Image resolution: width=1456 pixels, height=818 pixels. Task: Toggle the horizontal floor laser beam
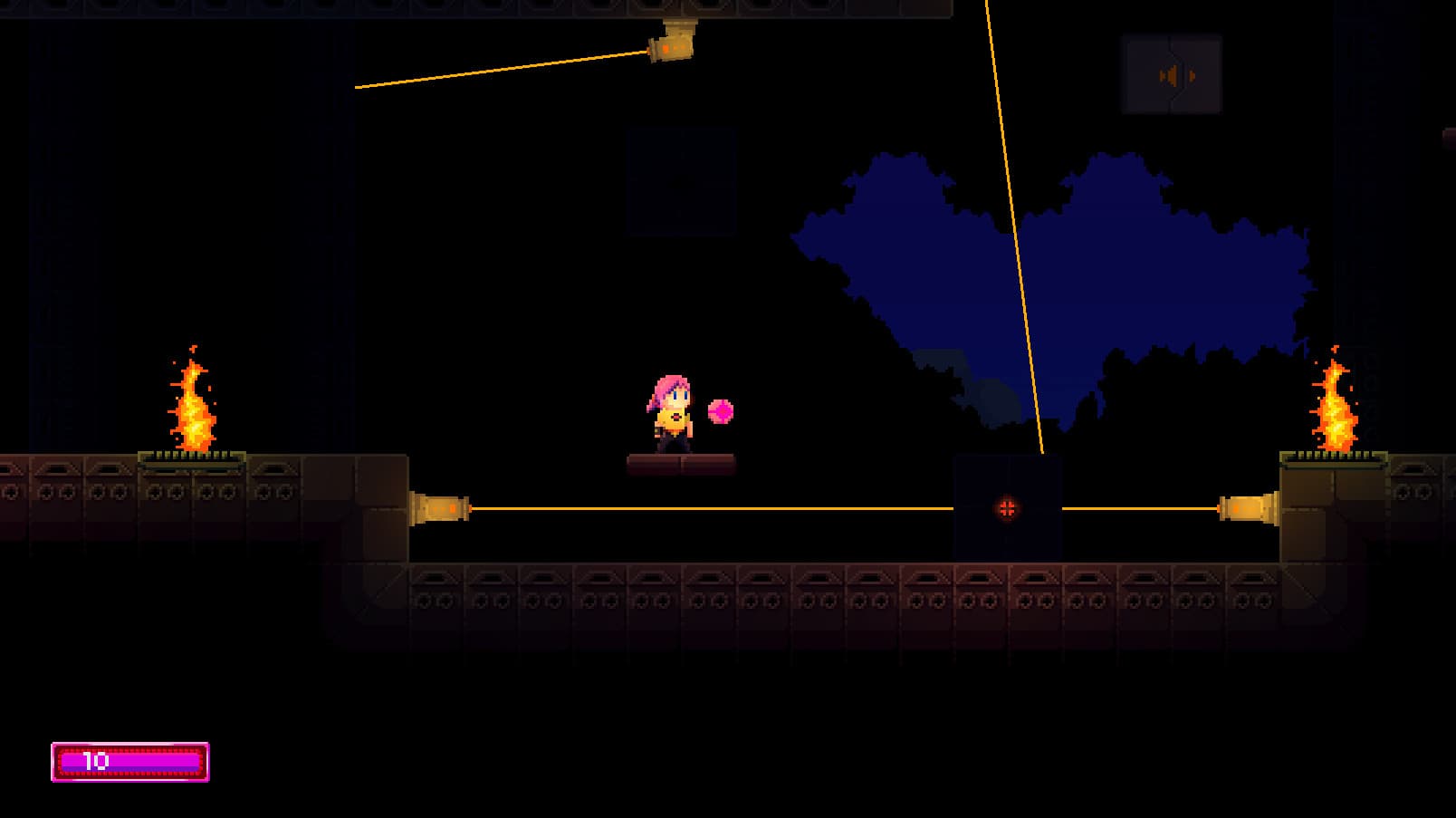coord(724,508)
